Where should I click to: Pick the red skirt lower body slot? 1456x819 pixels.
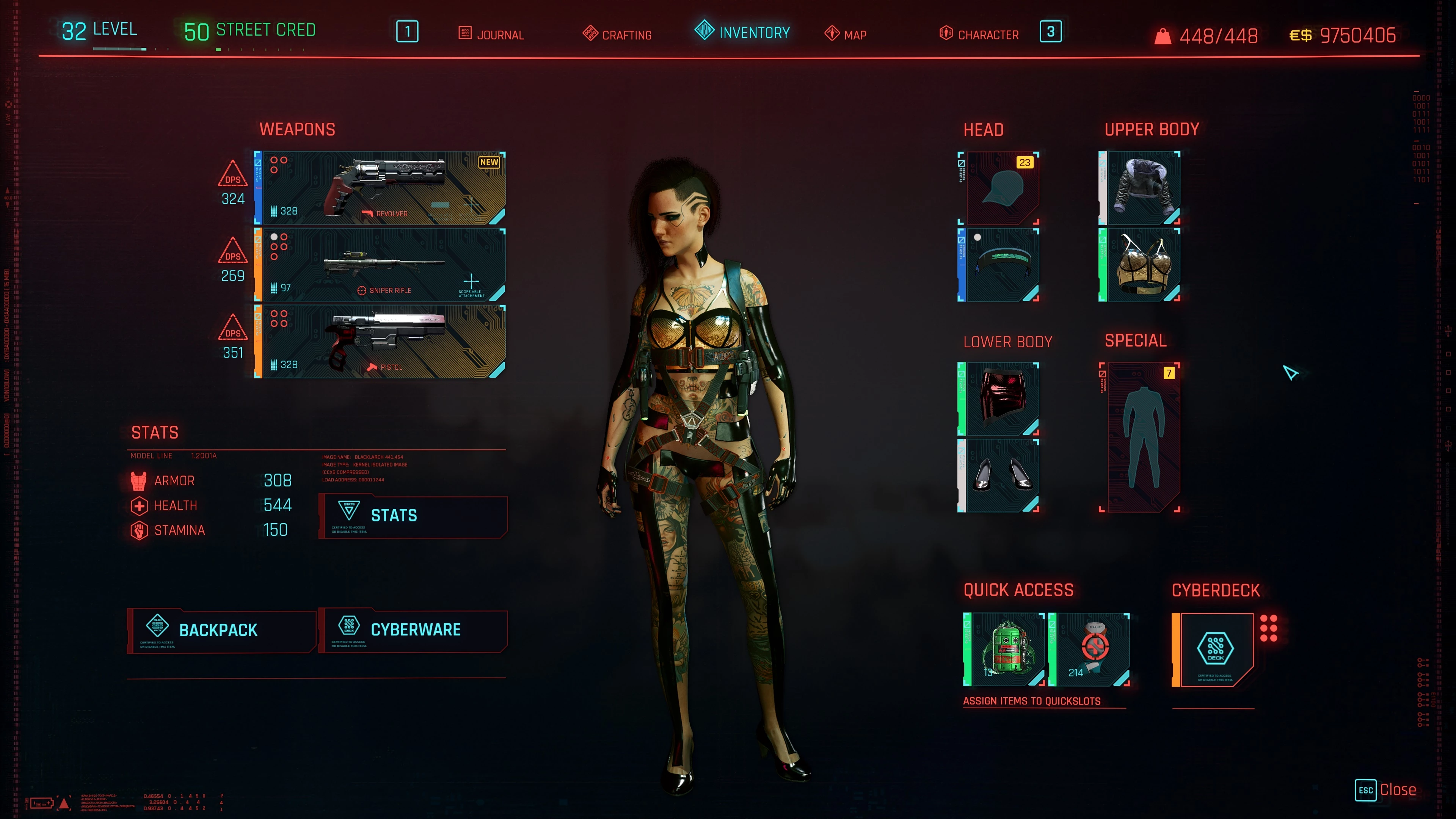[x=999, y=399]
